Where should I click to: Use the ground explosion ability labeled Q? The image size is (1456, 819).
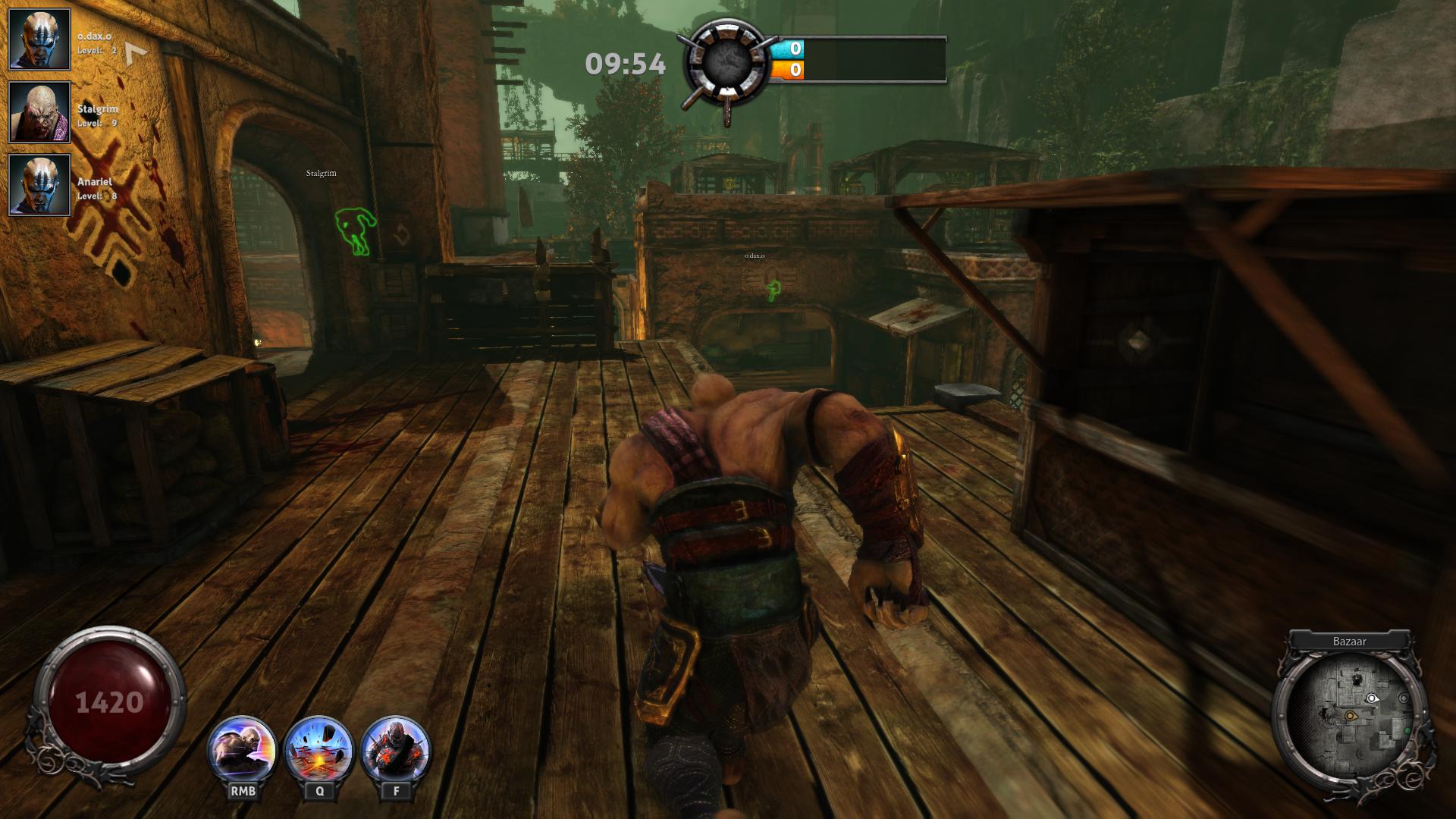[319, 751]
